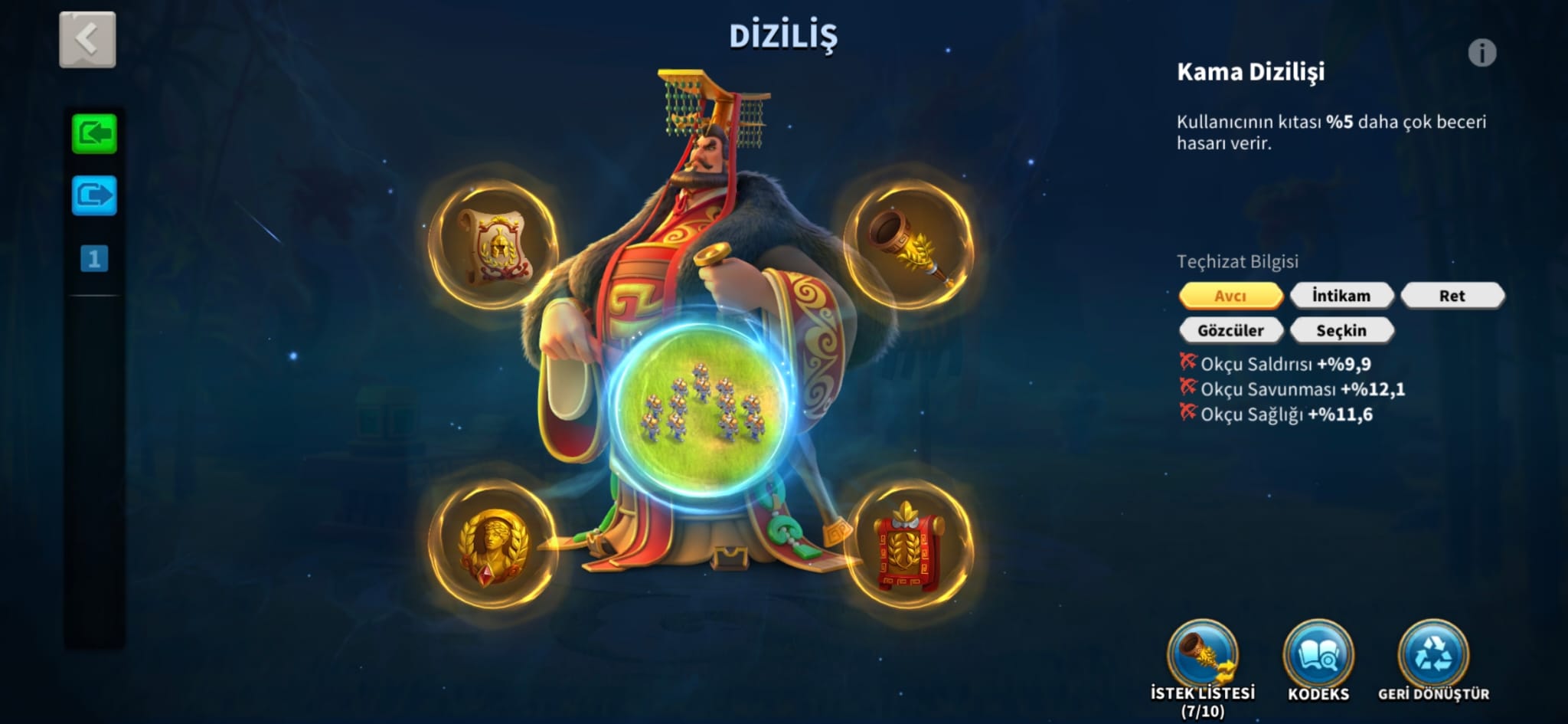
Task: Open the golden laurel bust medal slot
Action: 492,545
